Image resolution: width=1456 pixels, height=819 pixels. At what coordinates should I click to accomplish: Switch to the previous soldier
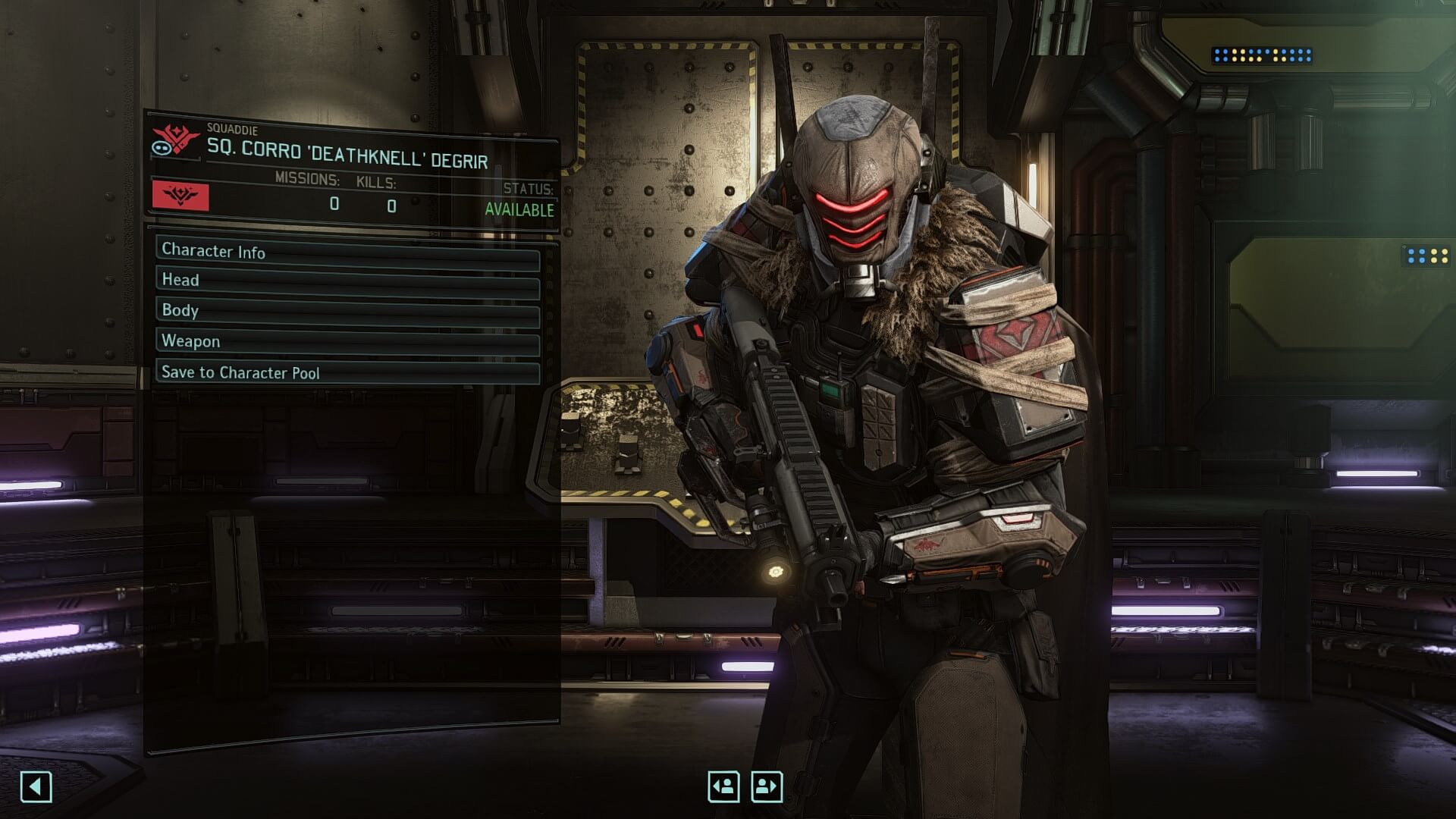(723, 786)
